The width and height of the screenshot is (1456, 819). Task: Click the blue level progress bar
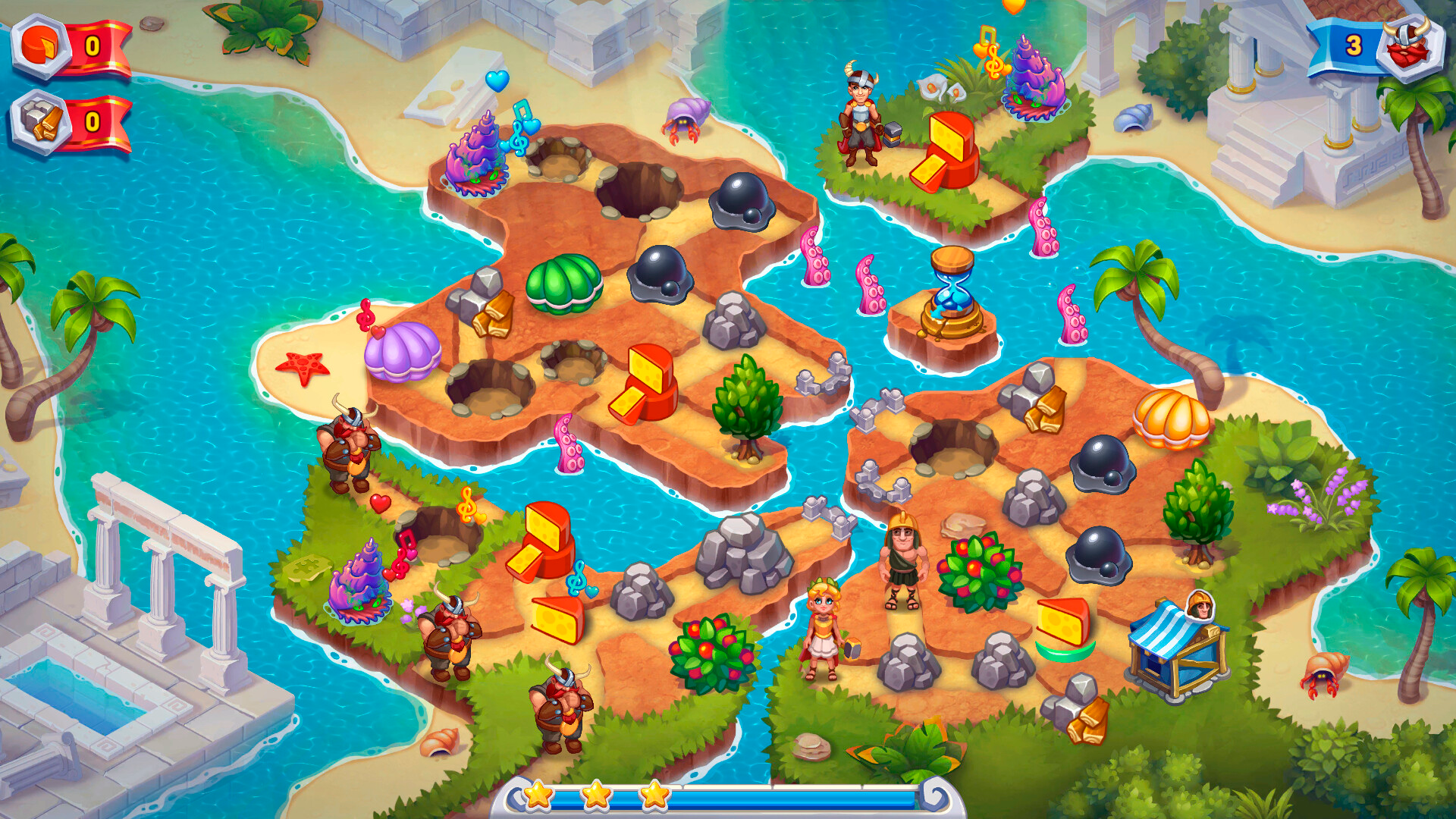coord(758,795)
